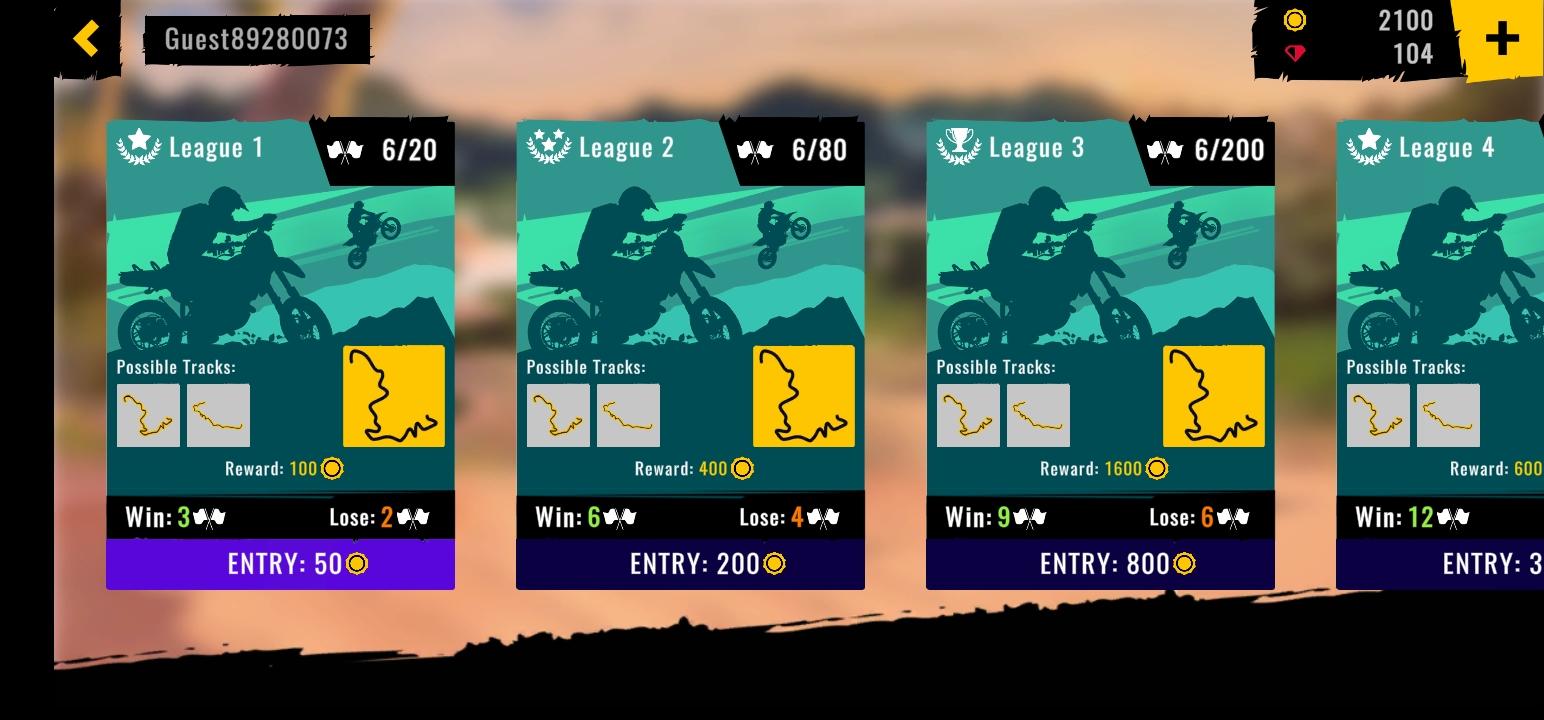Image resolution: width=1544 pixels, height=720 pixels.
Task: Click the first small track thumbnail under League 2
Action: coord(558,414)
